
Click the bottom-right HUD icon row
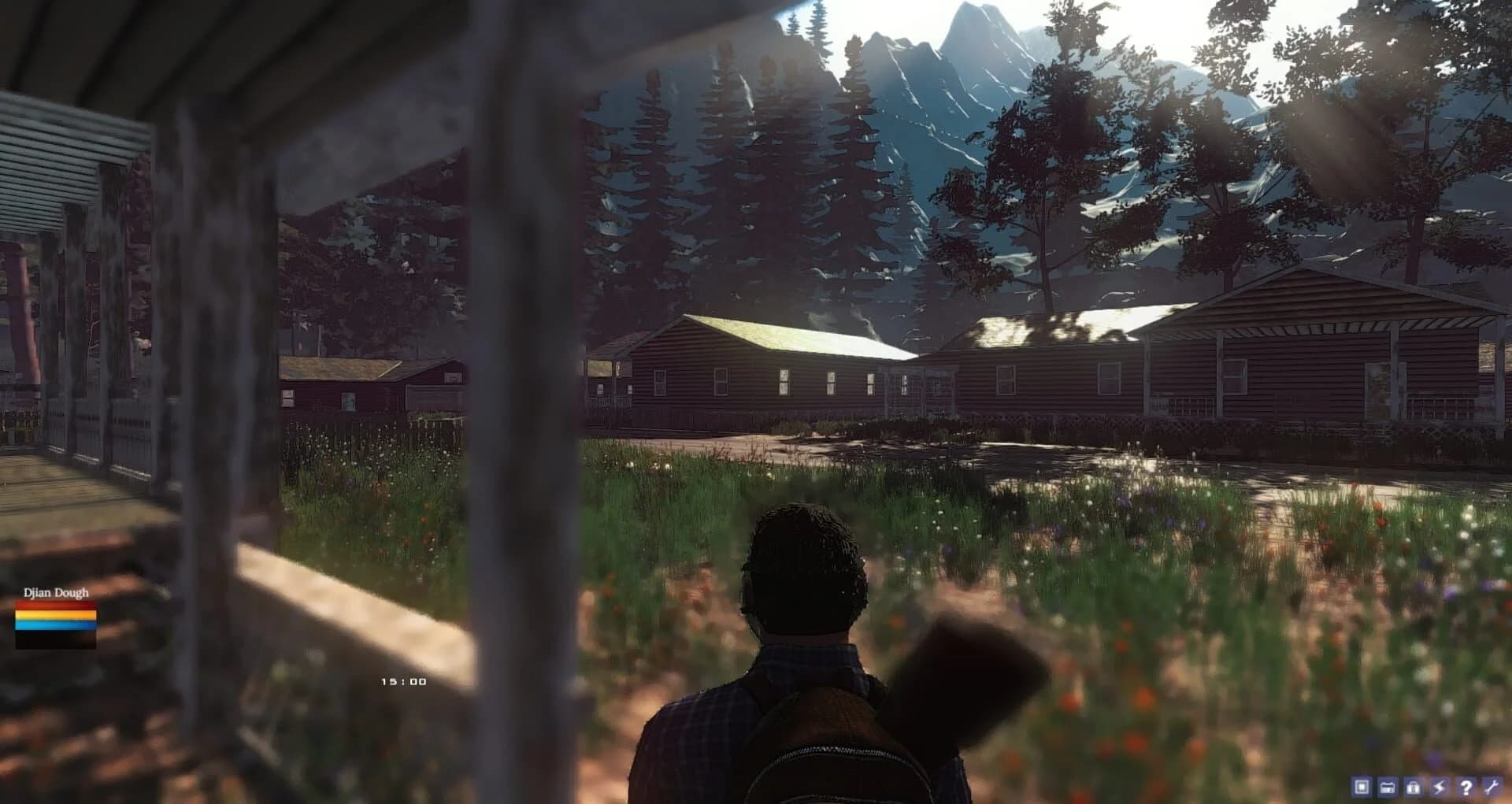1425,788
